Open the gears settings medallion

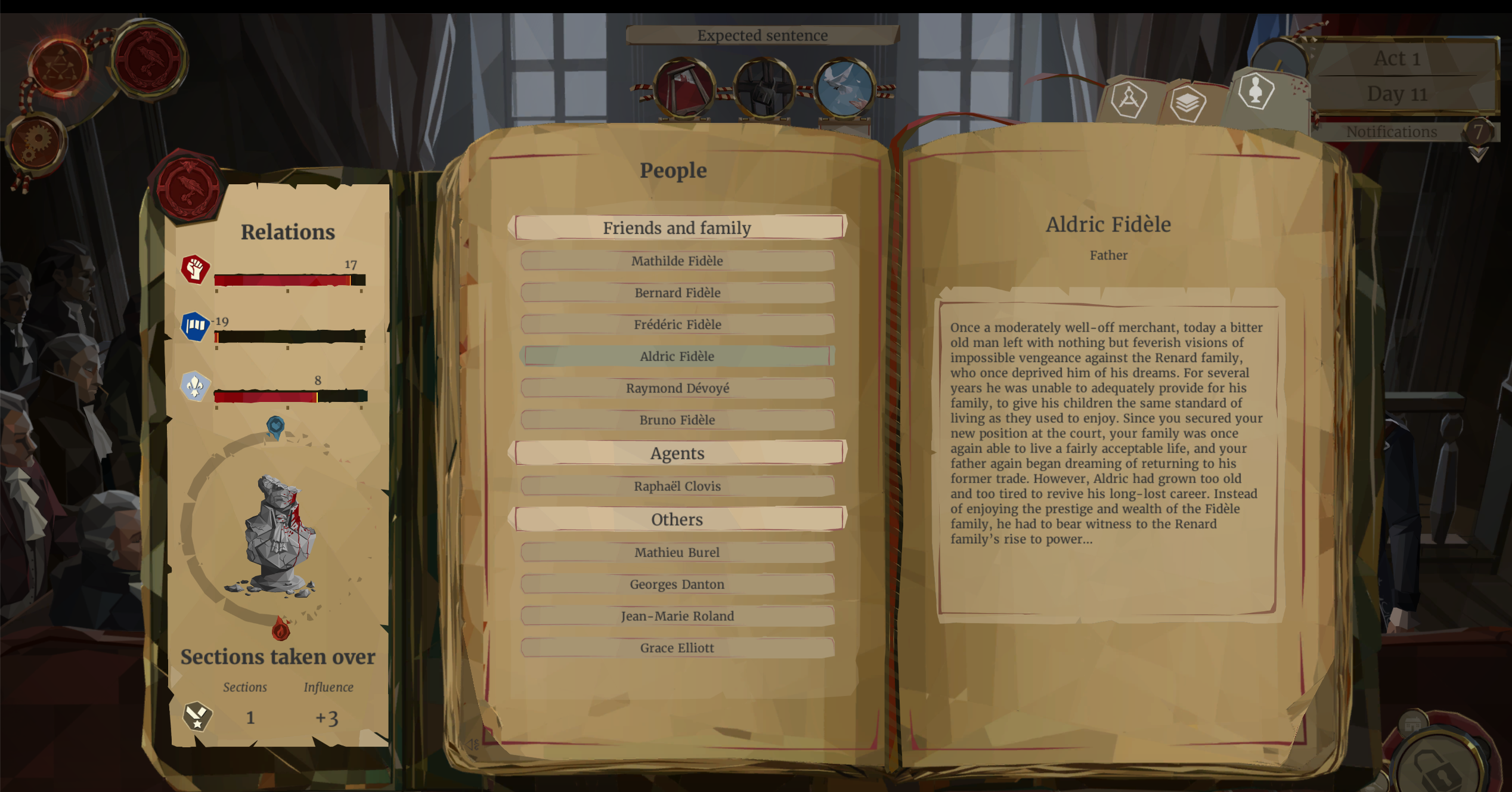coord(37,139)
